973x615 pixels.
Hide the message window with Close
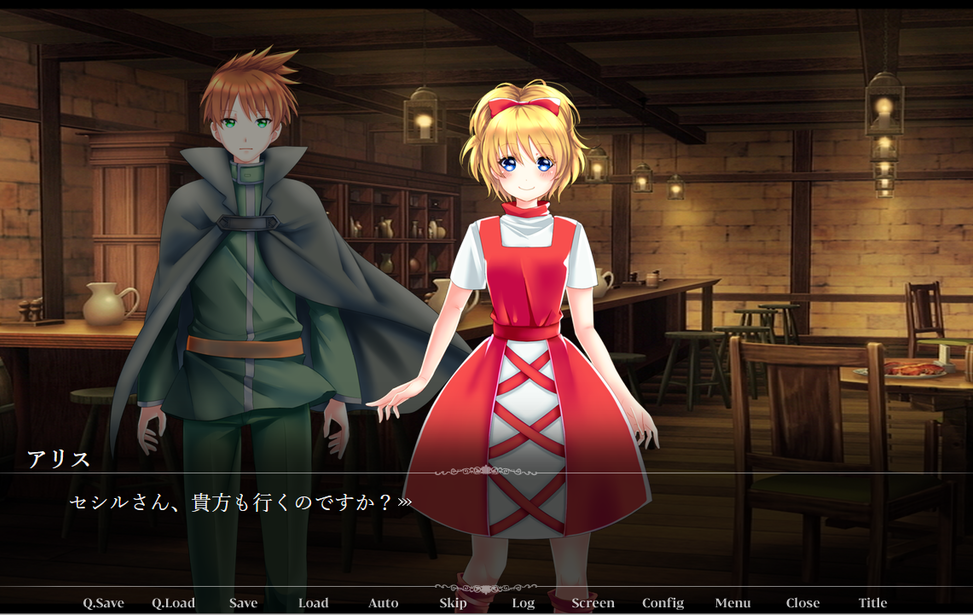[x=803, y=603]
